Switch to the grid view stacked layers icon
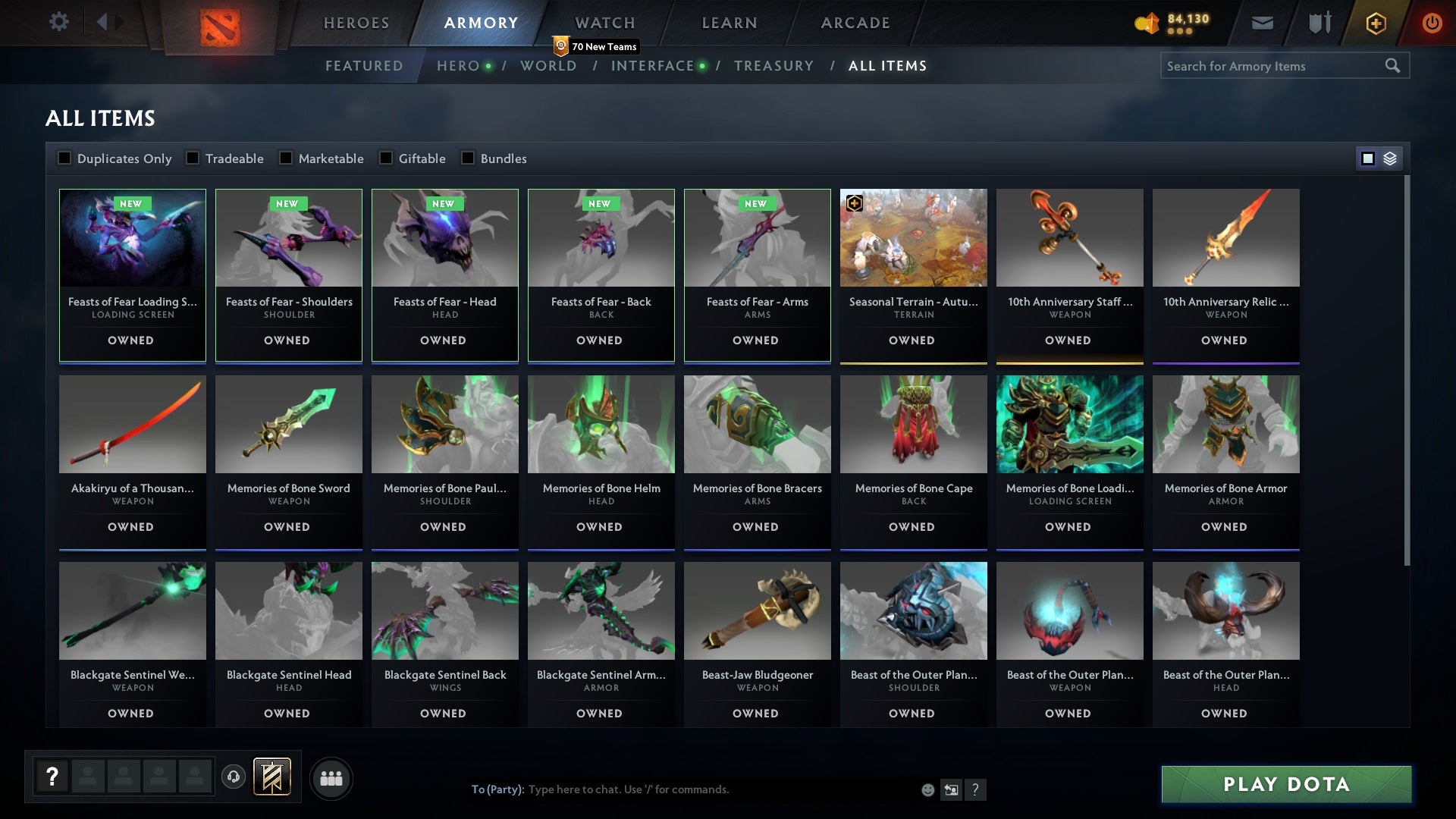Viewport: 1456px width, 819px height. tap(1390, 159)
